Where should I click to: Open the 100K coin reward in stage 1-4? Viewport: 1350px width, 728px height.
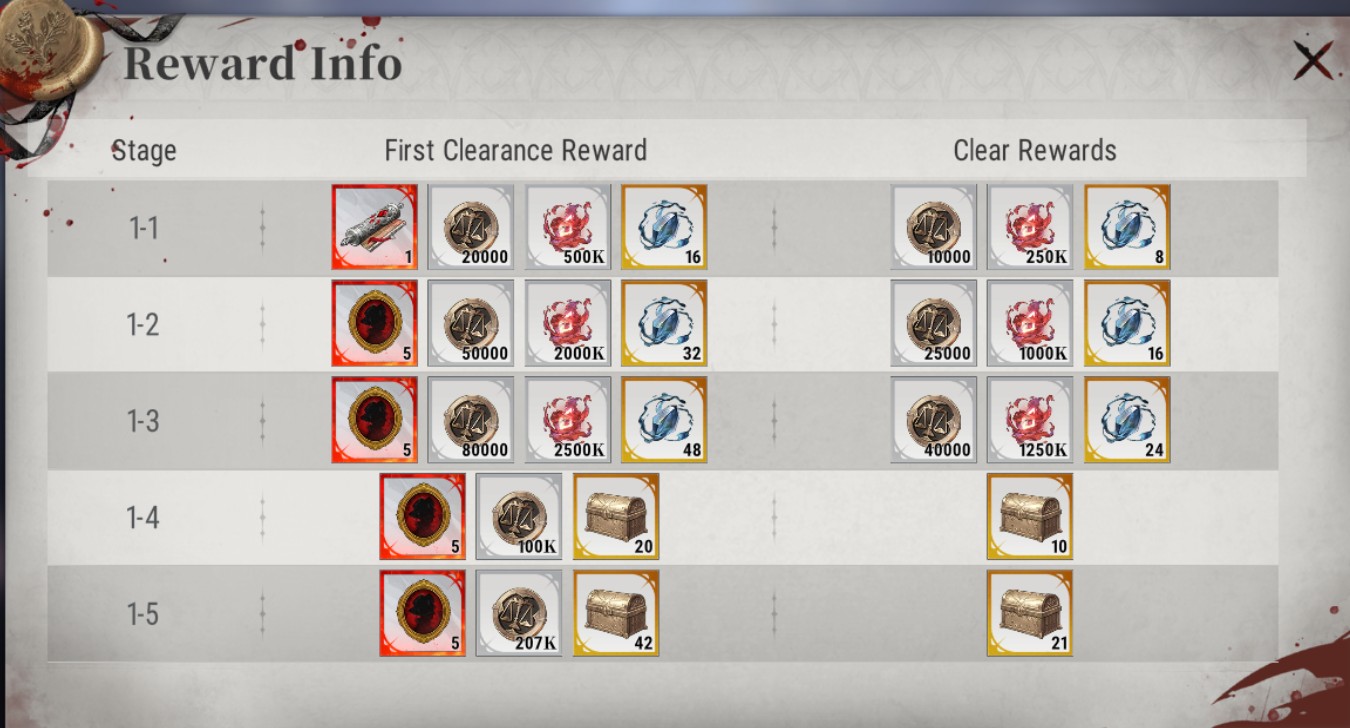click(x=518, y=516)
